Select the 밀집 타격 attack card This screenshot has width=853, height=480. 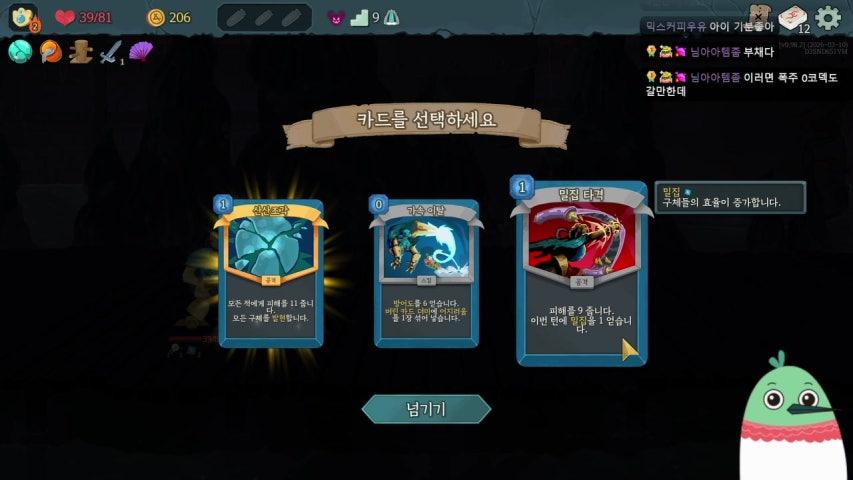[581, 272]
